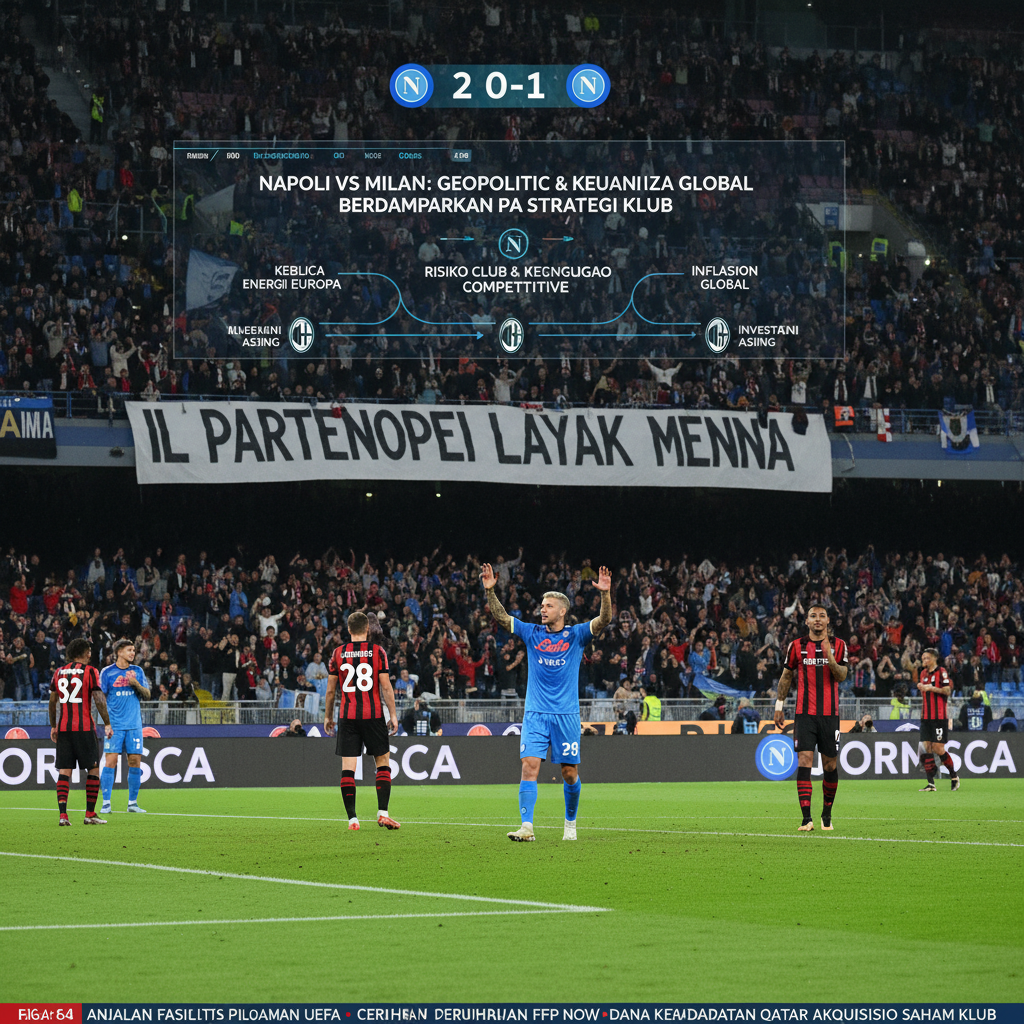Select the Keblica Energii Europa entry
The width and height of the screenshot is (1024, 1024).
coord(292,277)
